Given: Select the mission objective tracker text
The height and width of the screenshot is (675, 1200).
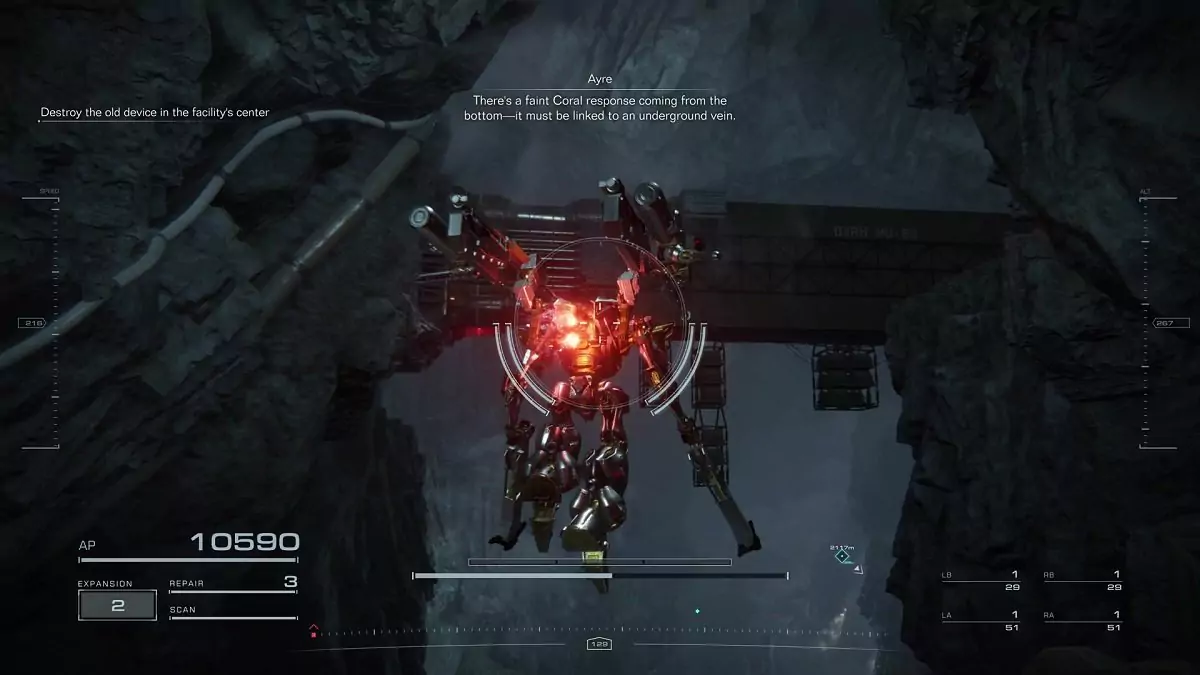Looking at the screenshot, I should pyautogui.click(x=155, y=113).
